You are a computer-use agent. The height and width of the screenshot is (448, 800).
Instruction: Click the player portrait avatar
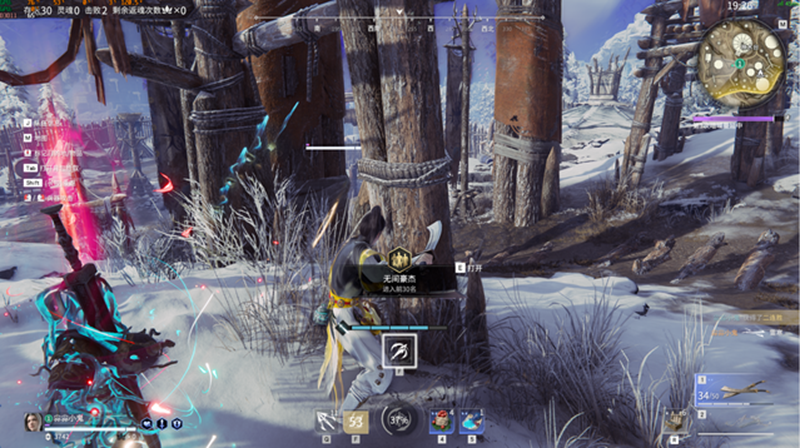(32, 422)
